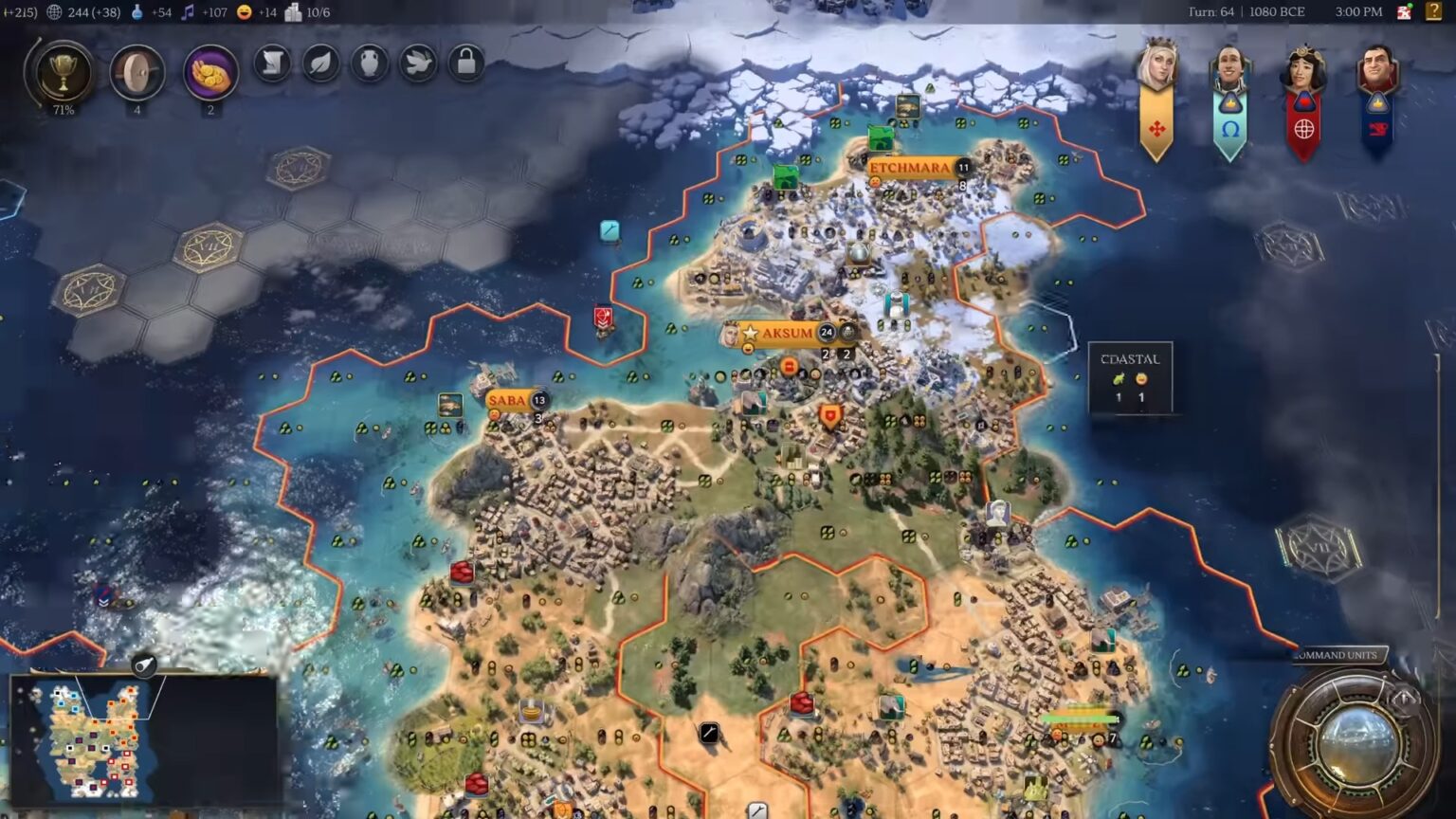Click the coins money icon in top toolbar
The height and width of the screenshot is (819, 1456).
(x=209, y=70)
